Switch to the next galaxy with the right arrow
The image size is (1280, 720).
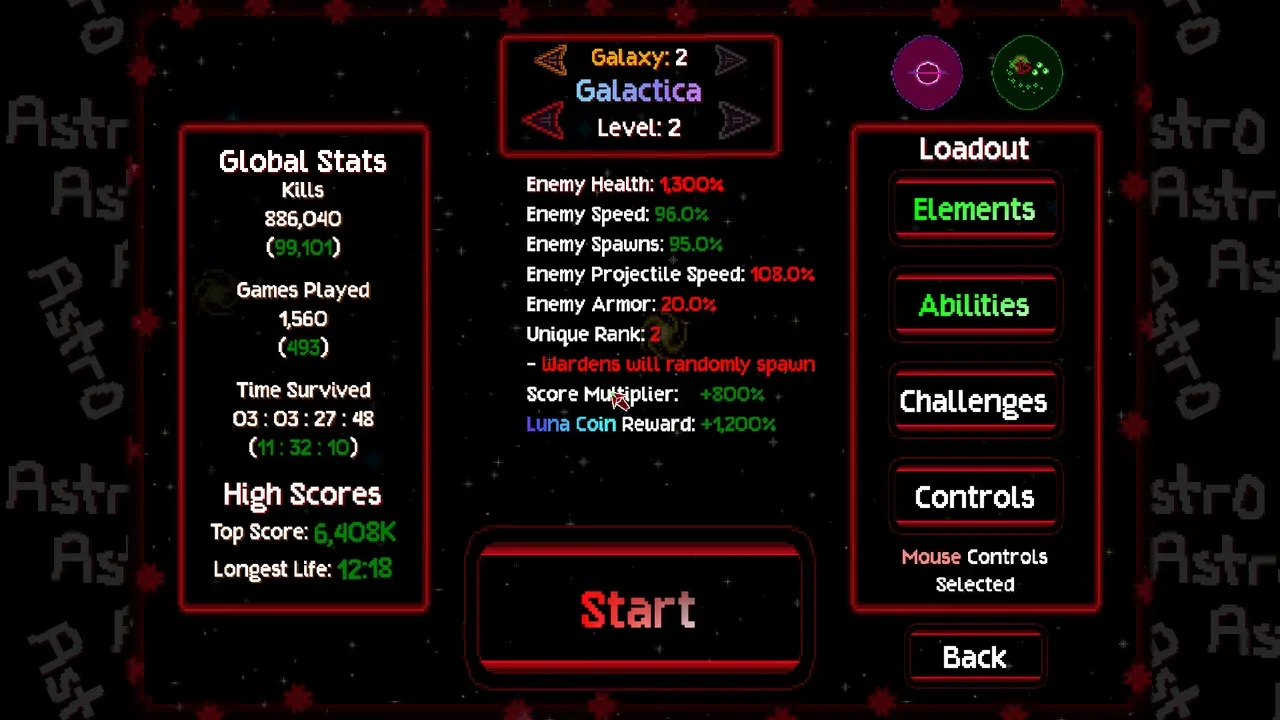(731, 59)
